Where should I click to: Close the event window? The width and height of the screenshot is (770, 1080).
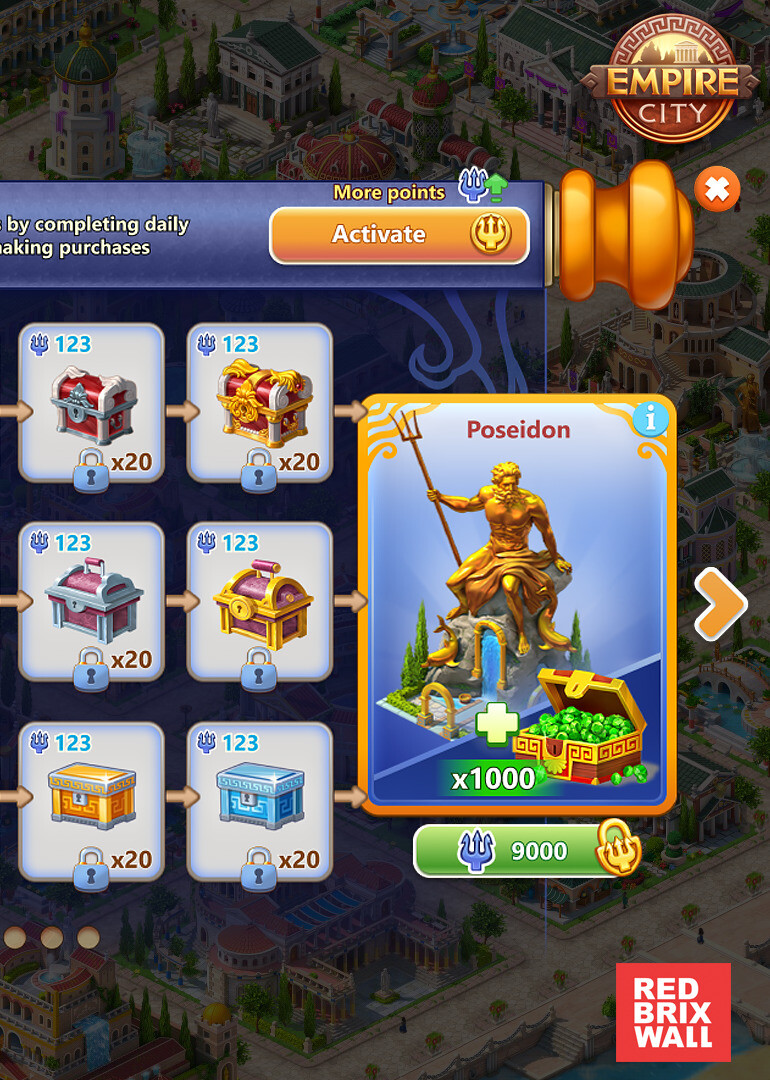pyautogui.click(x=717, y=188)
